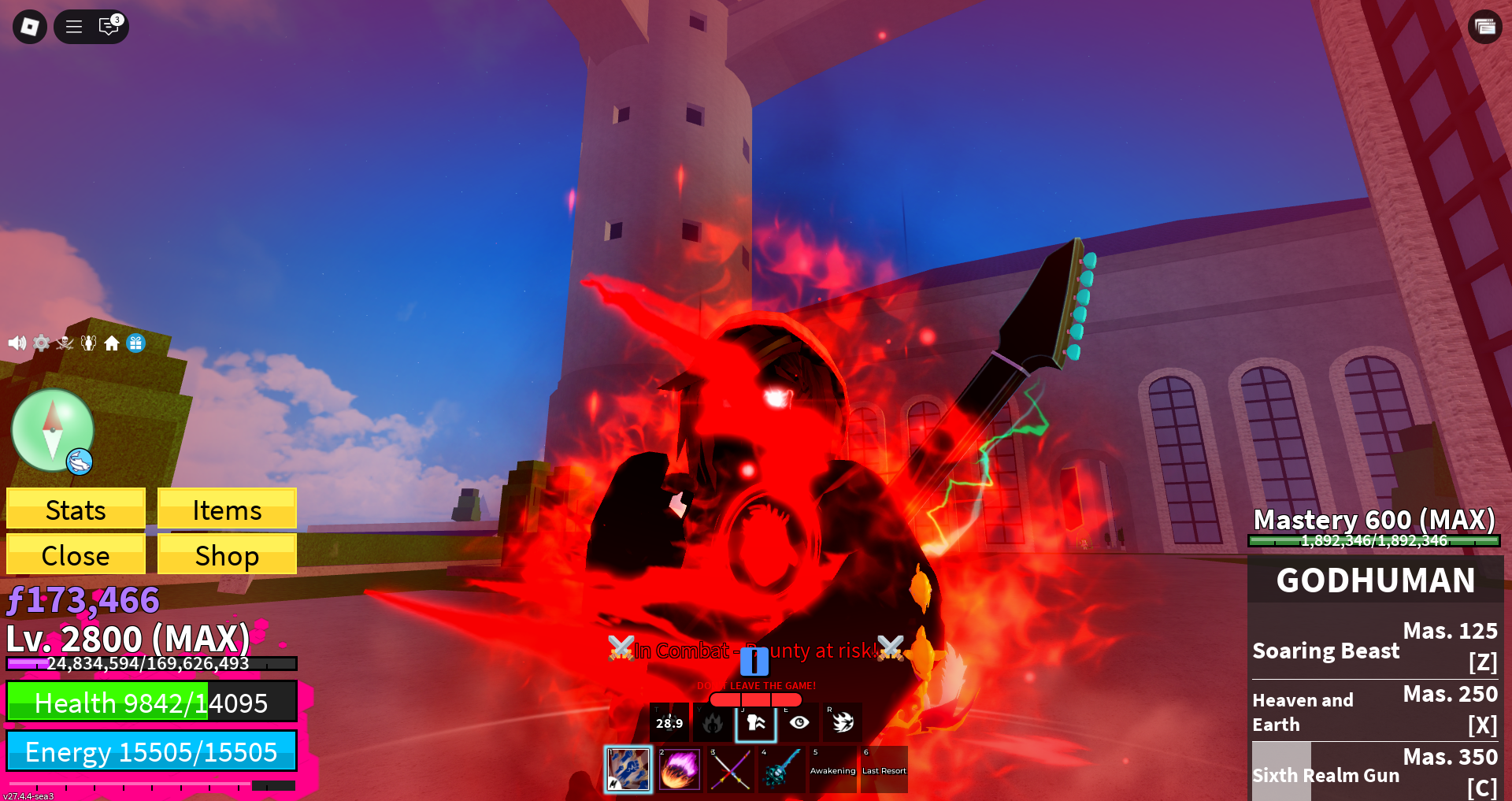This screenshot has height=801, width=1512.
Task: Toggle the sound speaker icon
Action: 17,343
